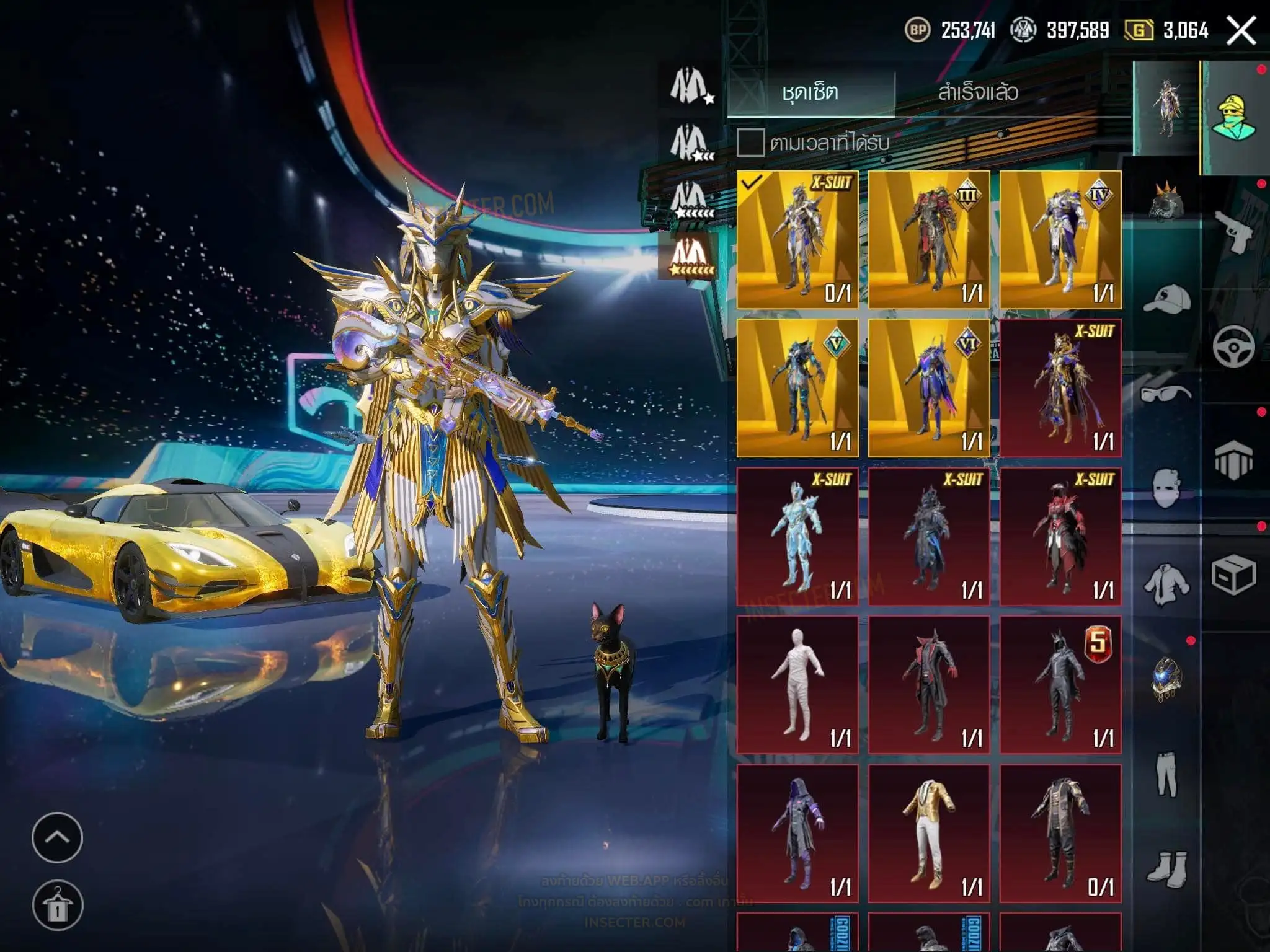Image resolution: width=1270 pixels, height=952 pixels.
Task: Choose the level VI blue-purple suit tile
Action: click(x=929, y=388)
